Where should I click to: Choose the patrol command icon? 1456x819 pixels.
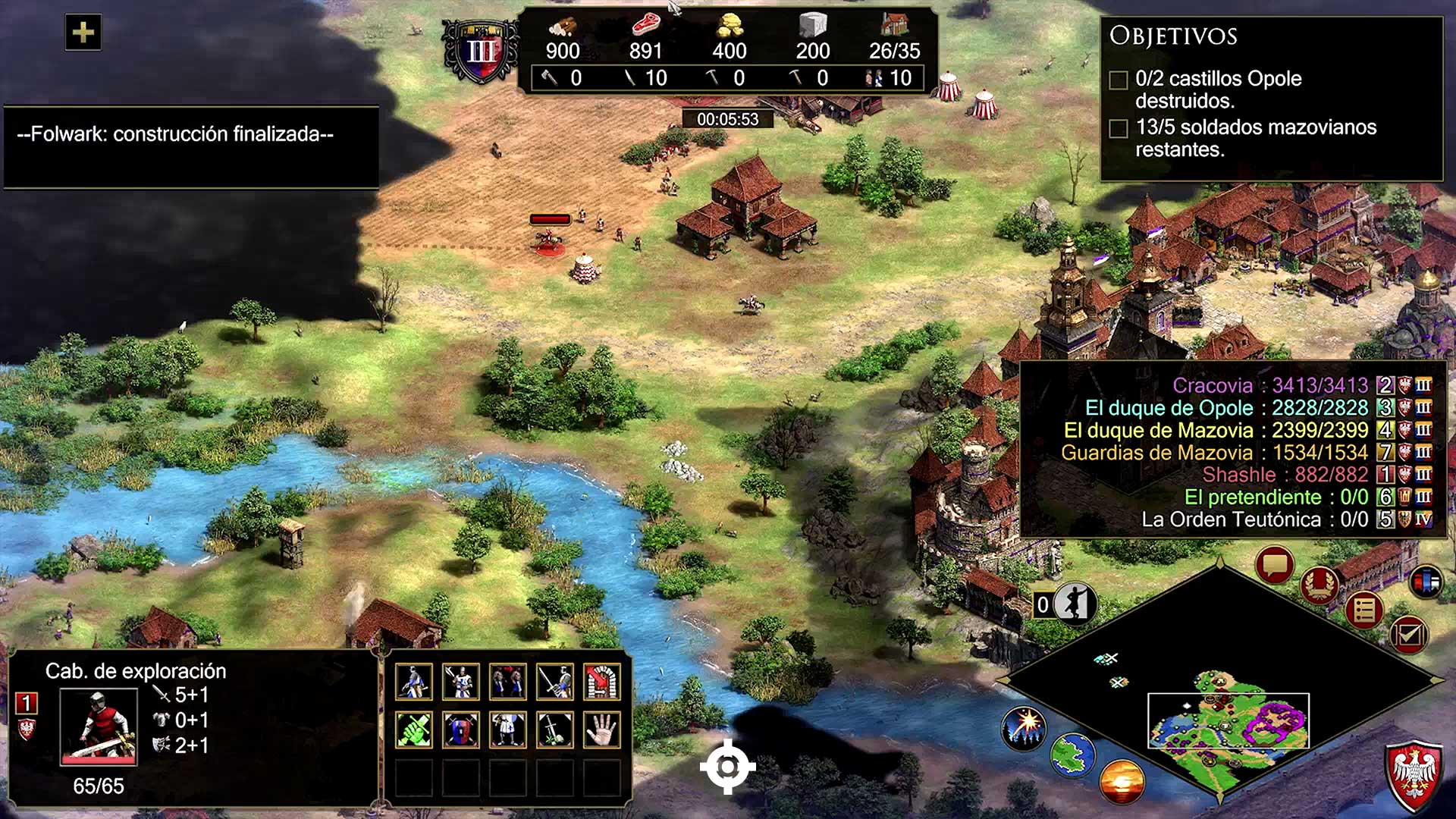point(414,682)
